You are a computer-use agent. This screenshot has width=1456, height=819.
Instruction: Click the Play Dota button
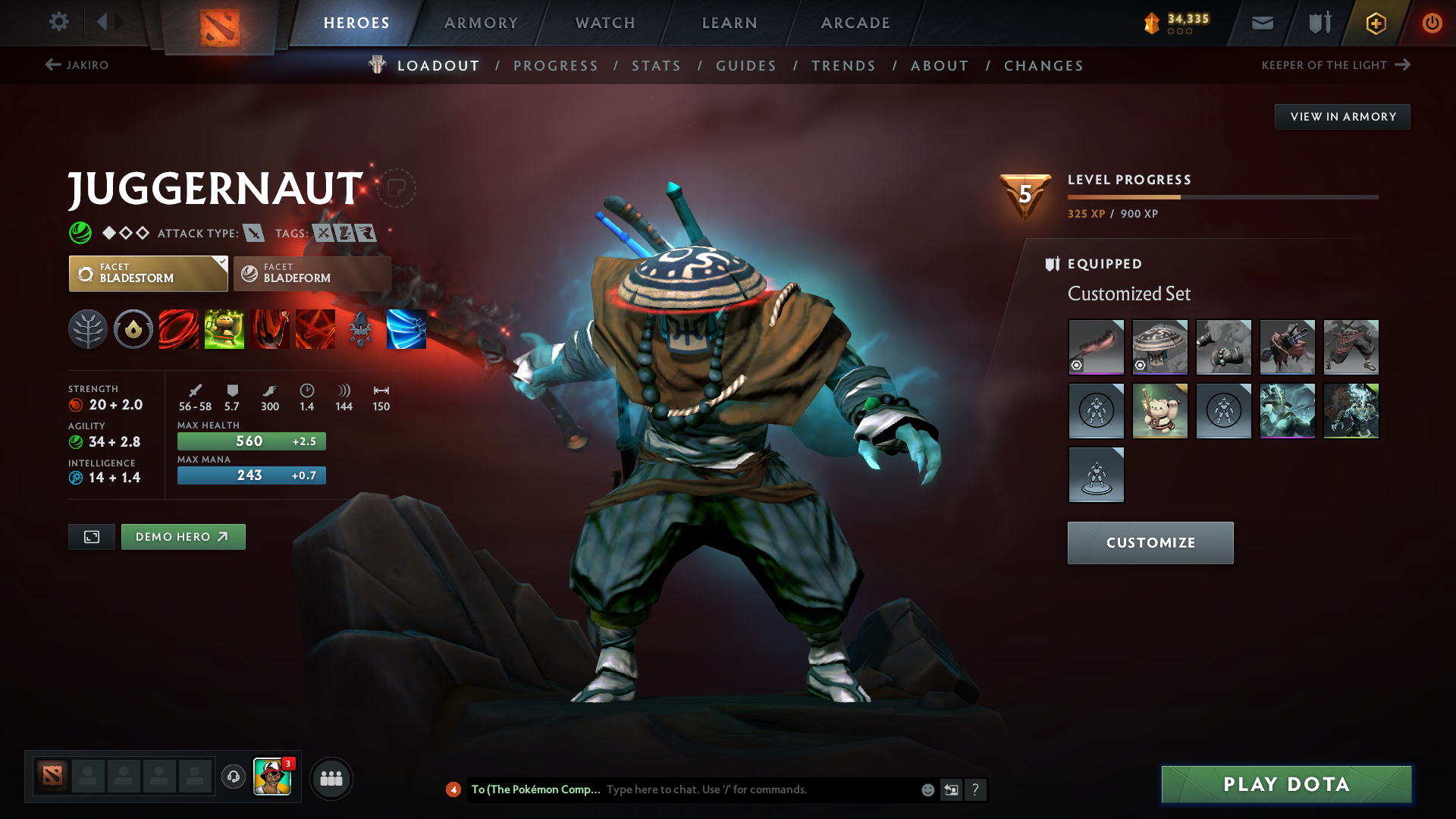(x=1285, y=784)
